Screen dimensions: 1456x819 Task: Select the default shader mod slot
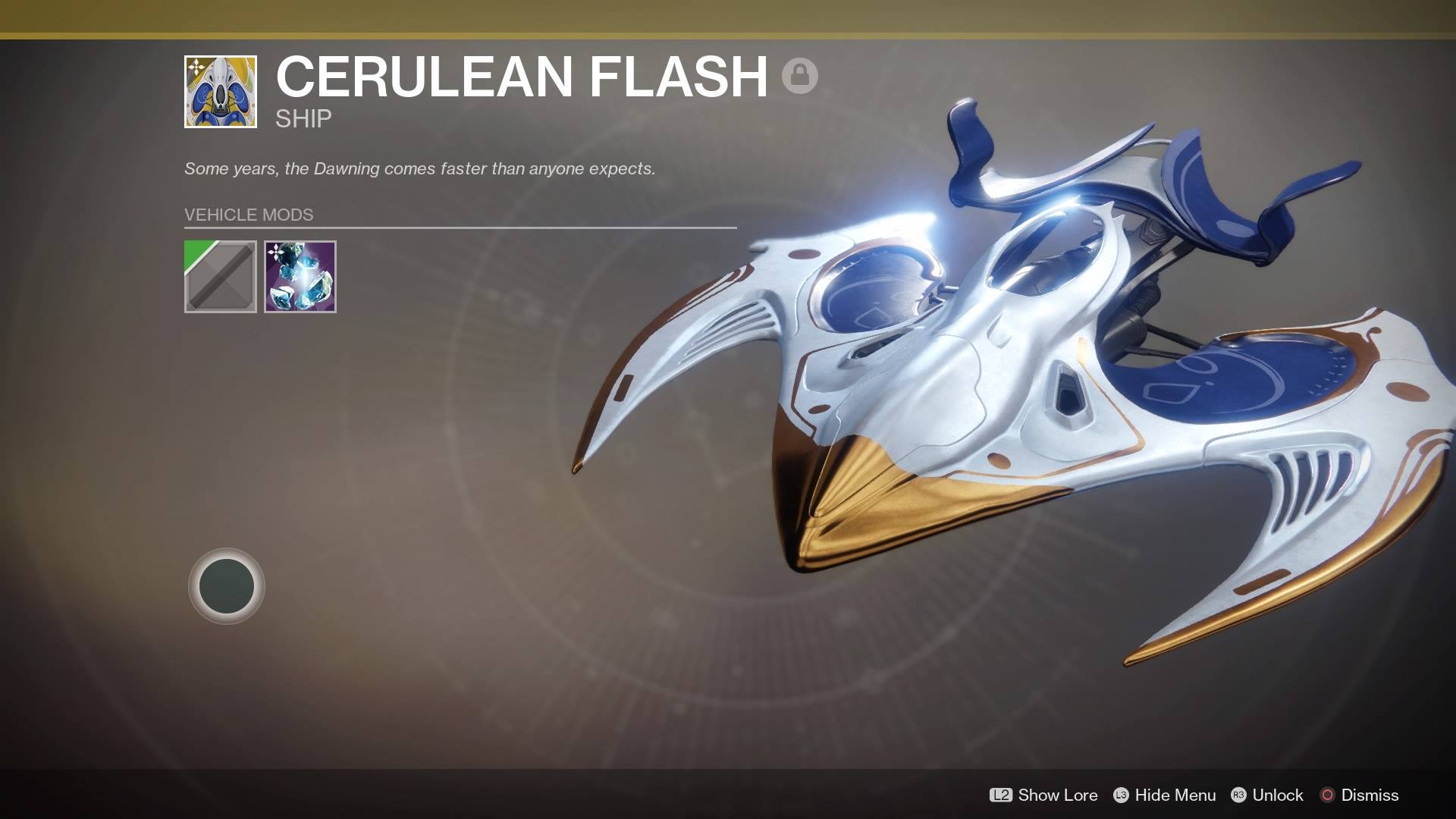click(x=221, y=277)
